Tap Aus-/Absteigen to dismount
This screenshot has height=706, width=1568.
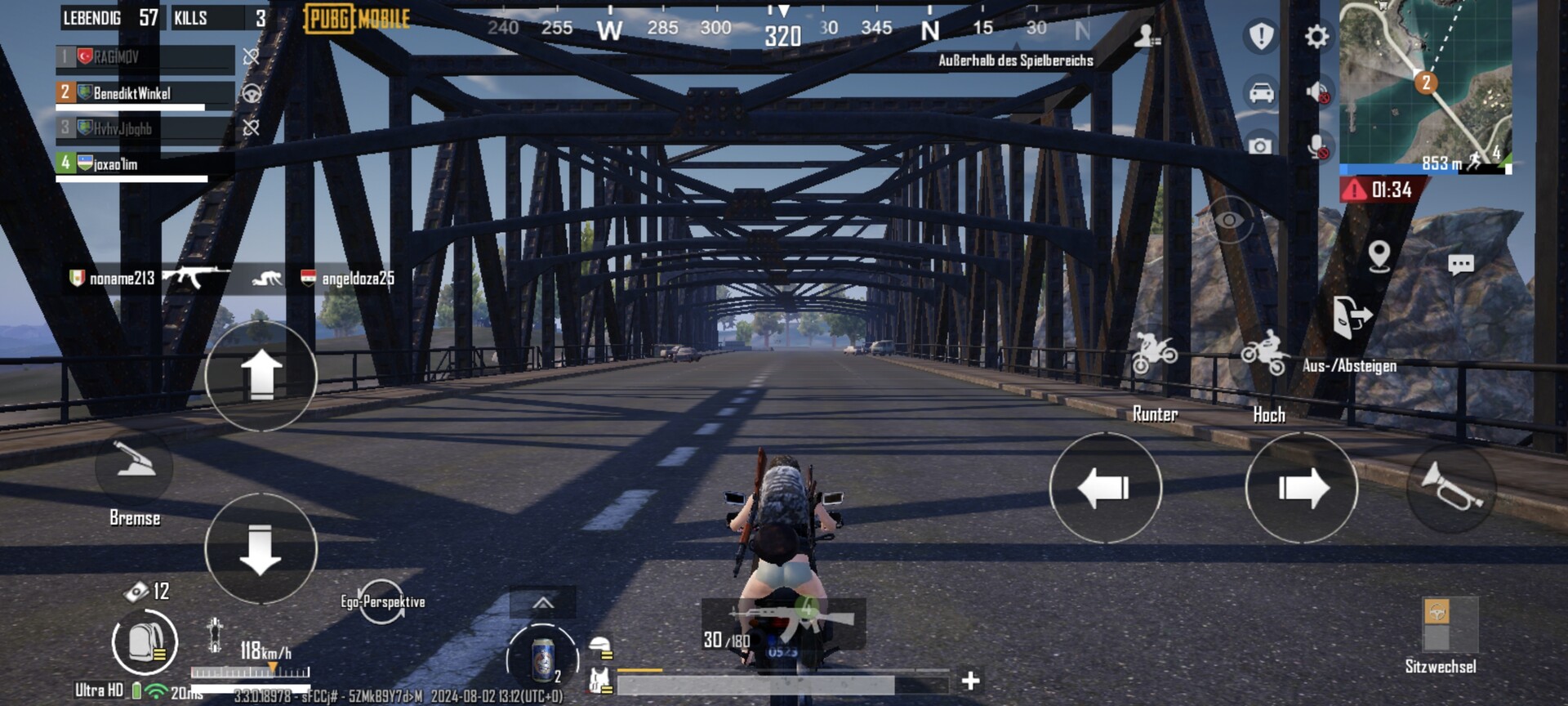click(x=1351, y=319)
